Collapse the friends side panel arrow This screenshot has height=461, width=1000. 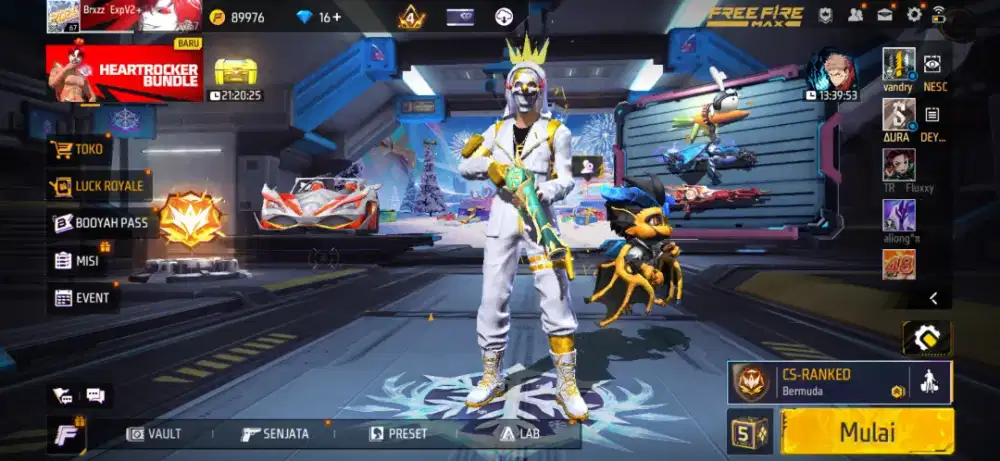[933, 298]
